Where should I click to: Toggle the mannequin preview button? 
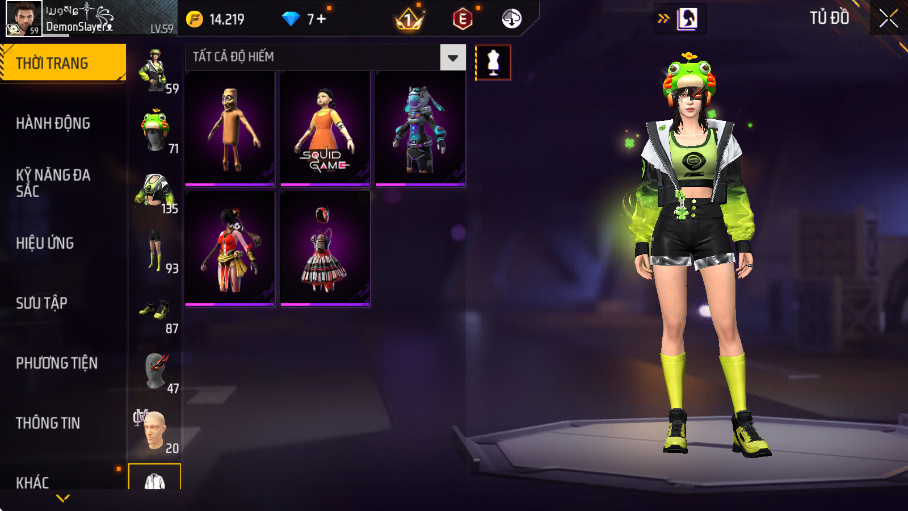pos(492,62)
